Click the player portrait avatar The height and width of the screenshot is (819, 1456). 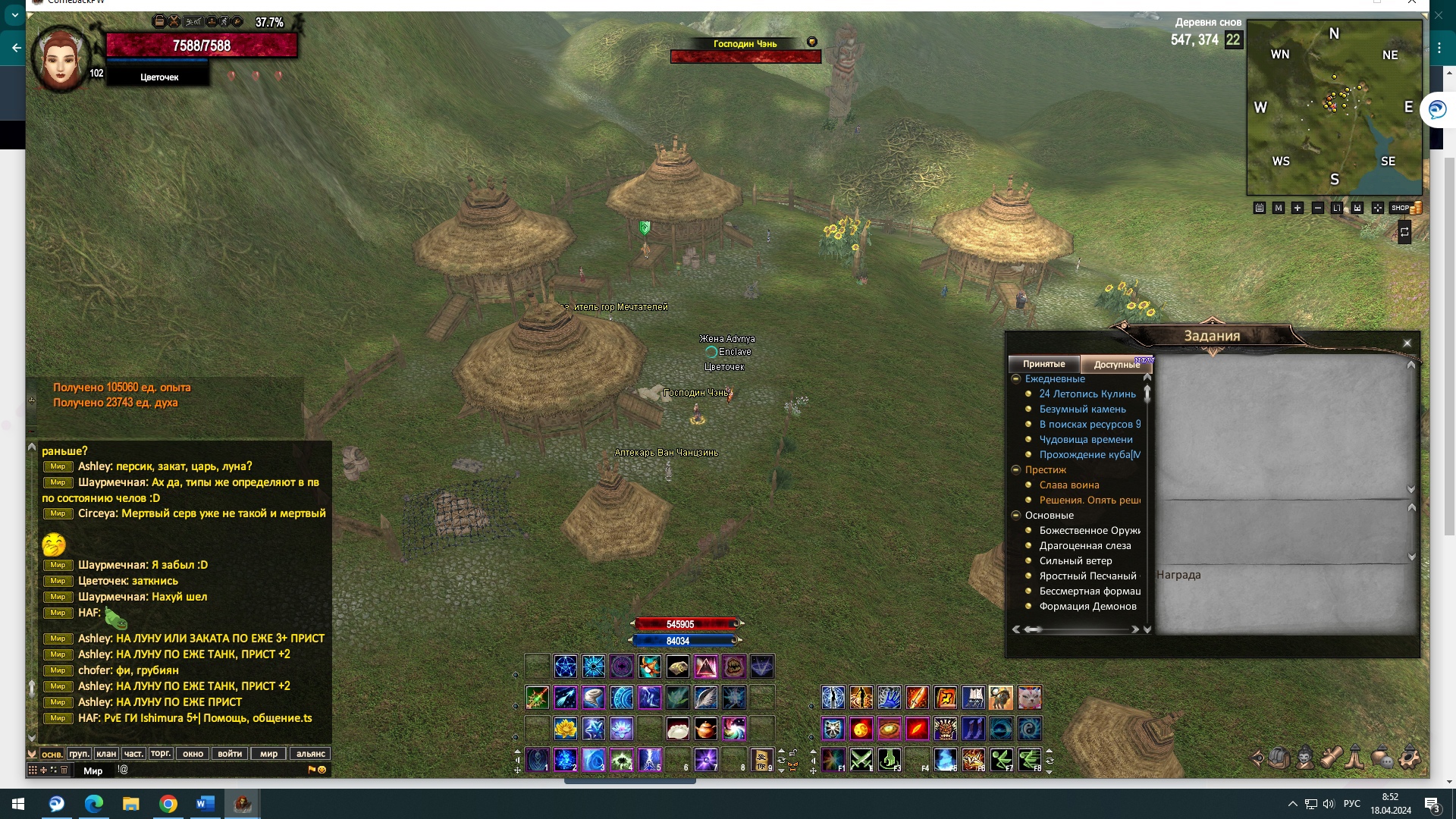click(59, 58)
